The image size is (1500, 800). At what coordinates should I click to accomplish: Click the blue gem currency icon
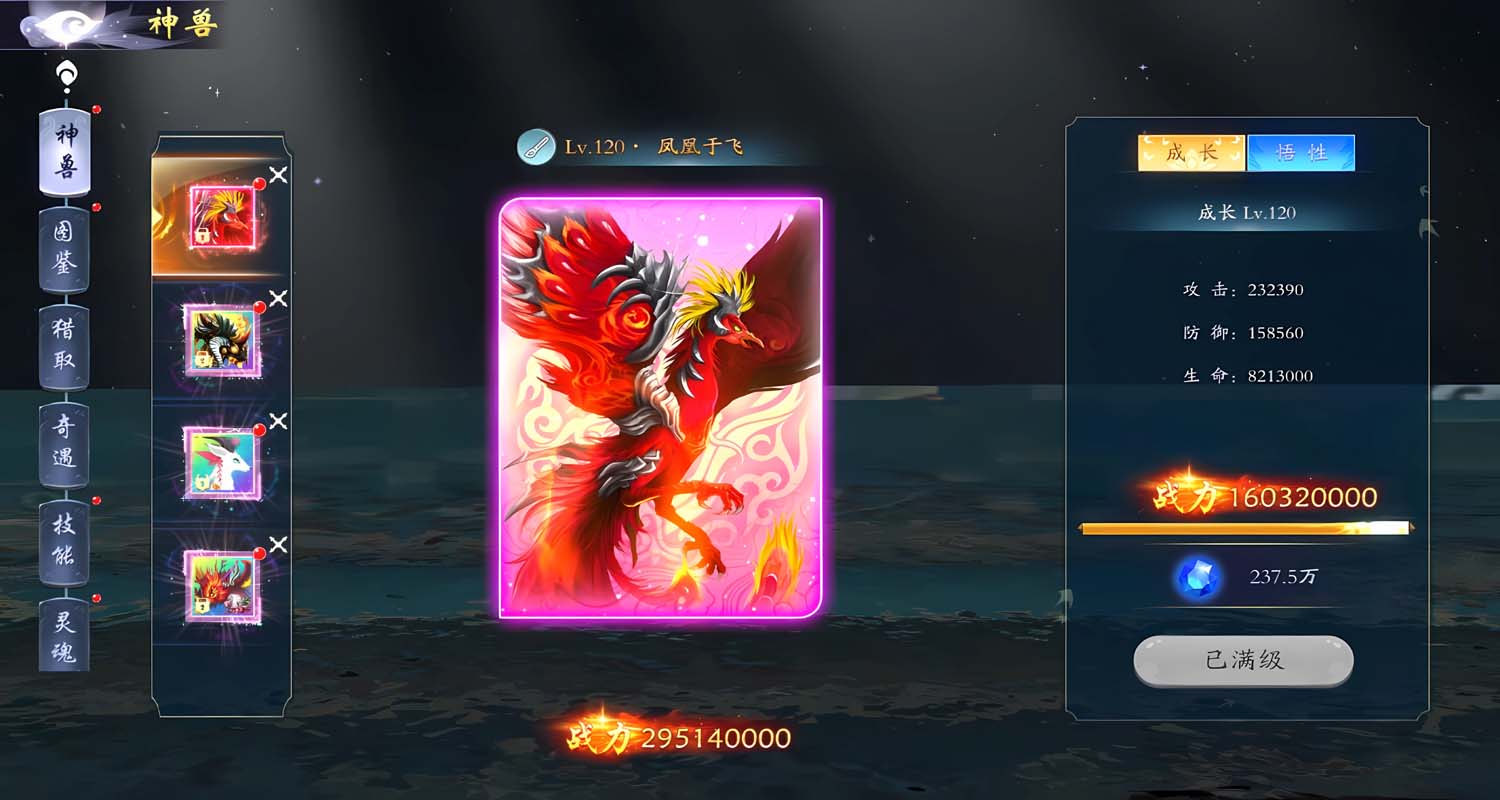click(x=1198, y=577)
